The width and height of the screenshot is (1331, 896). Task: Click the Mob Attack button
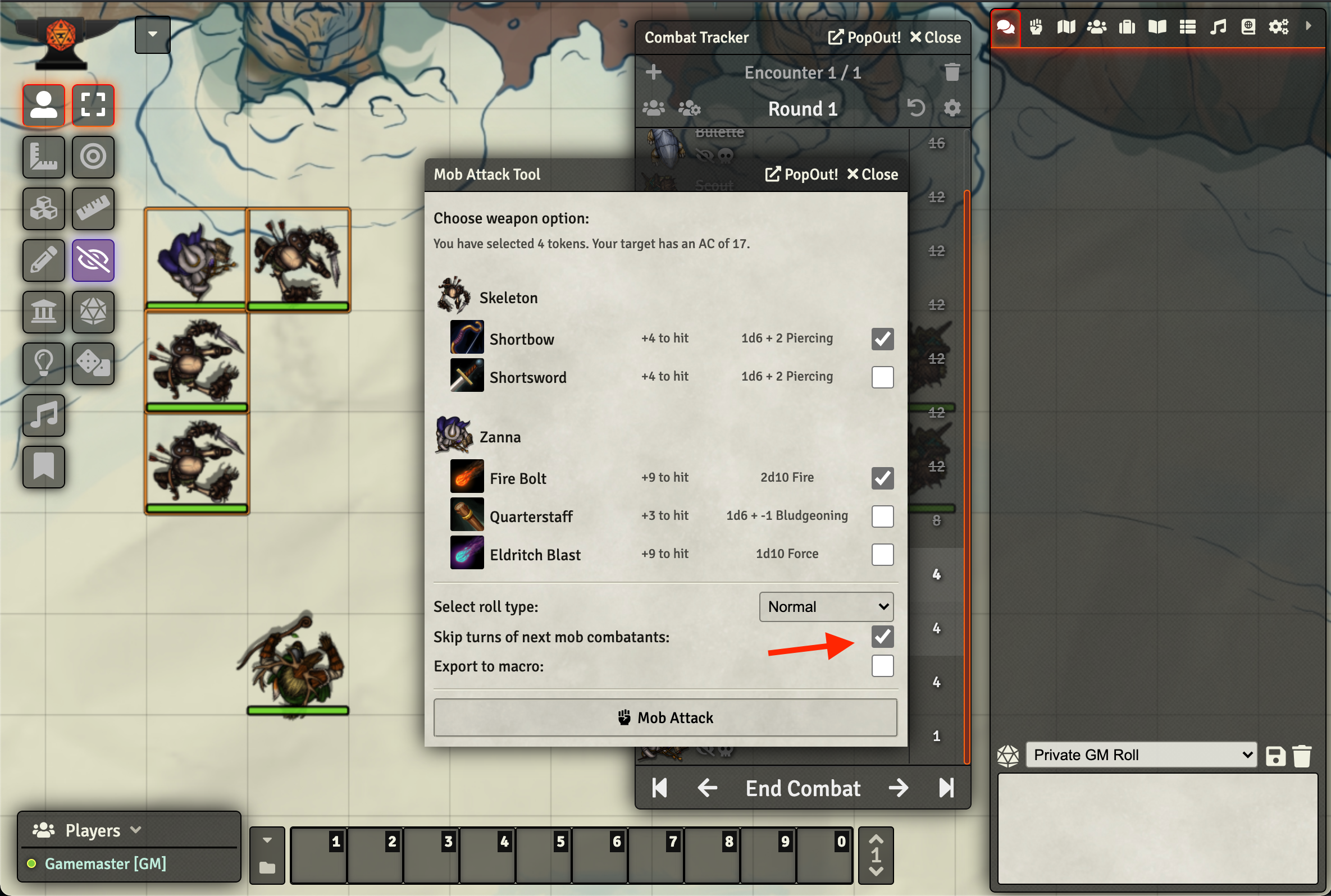[665, 717]
